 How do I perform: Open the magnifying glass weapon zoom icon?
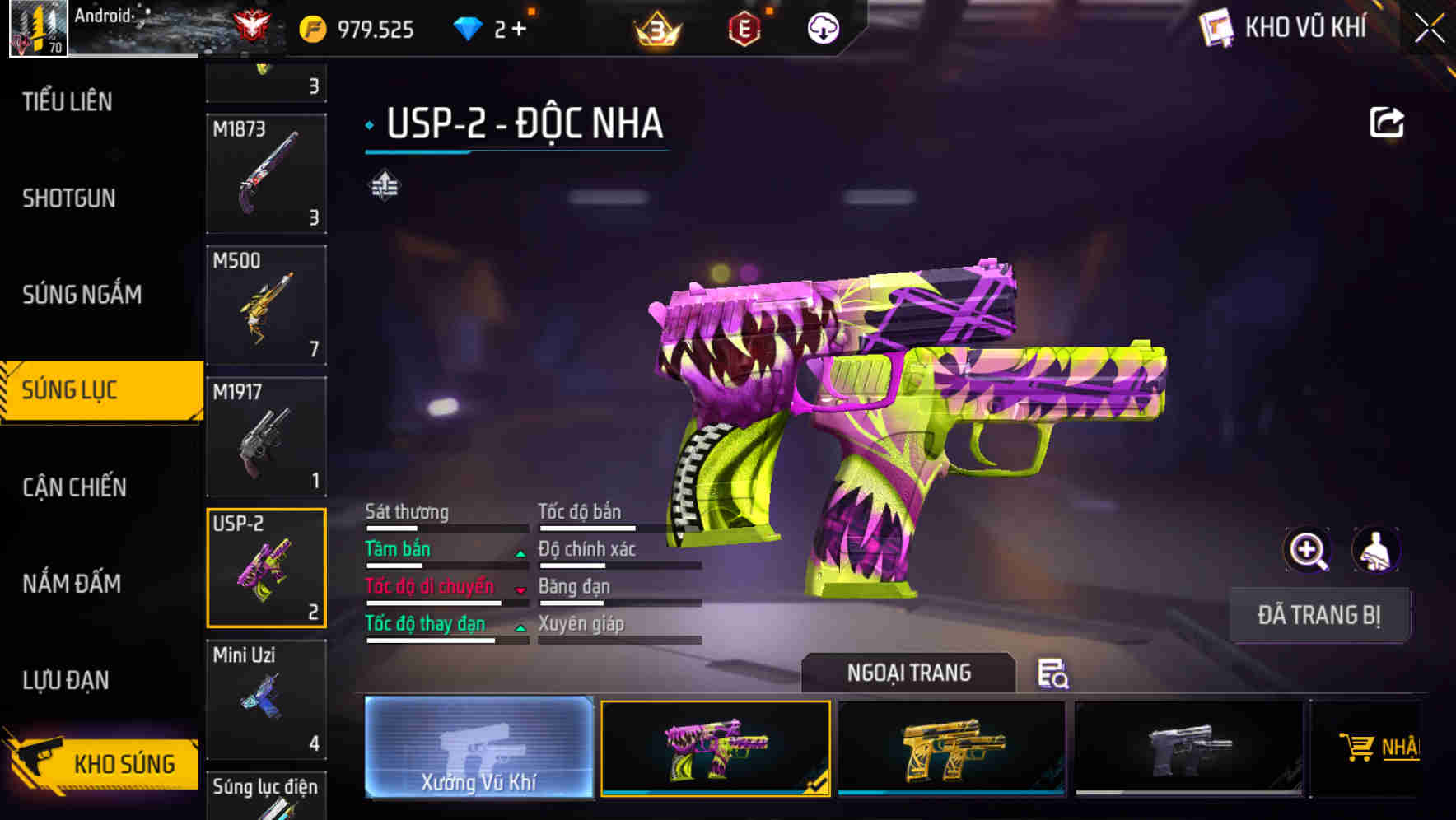click(1308, 550)
